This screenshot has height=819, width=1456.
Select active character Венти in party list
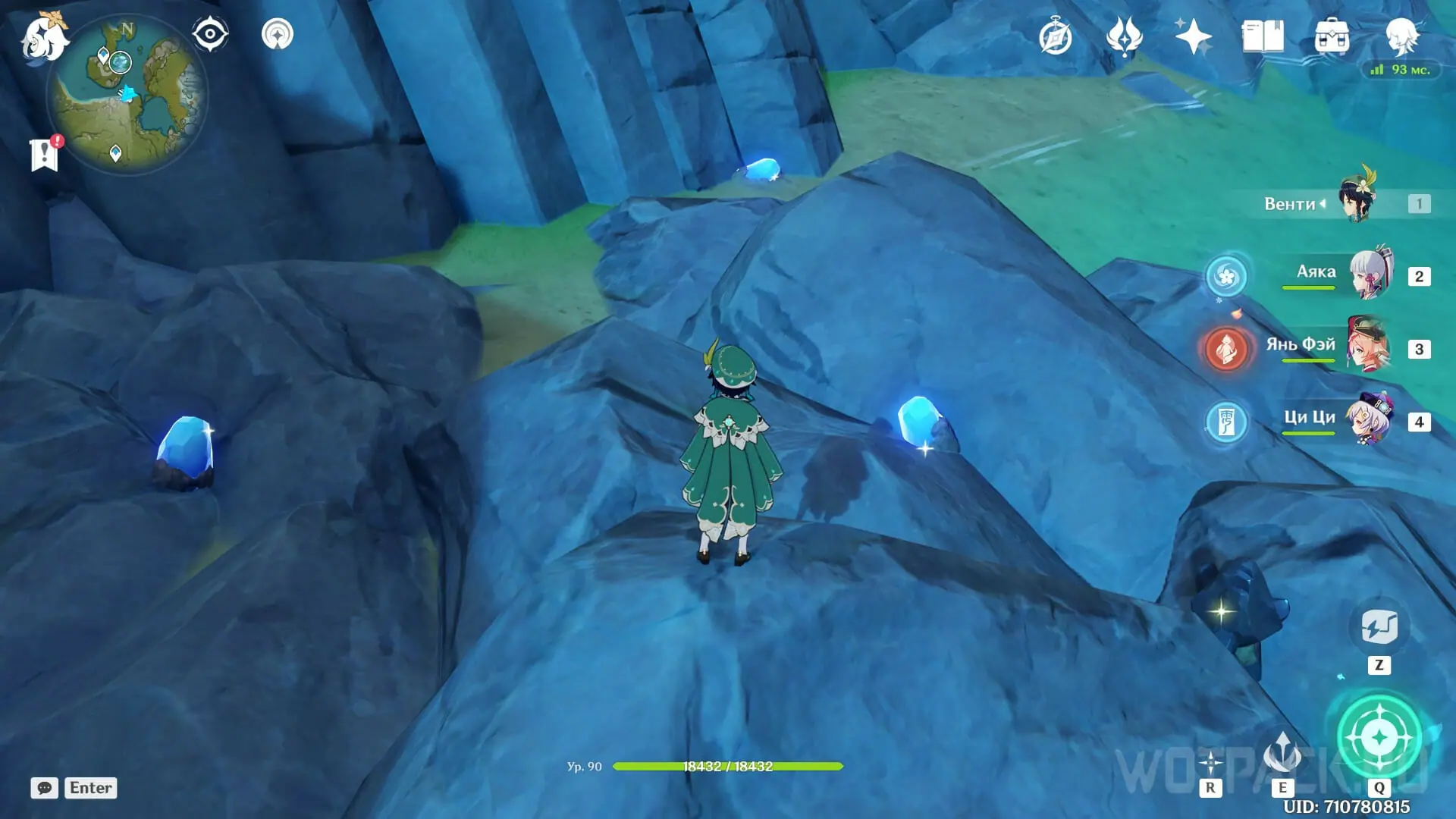[x=1357, y=202]
